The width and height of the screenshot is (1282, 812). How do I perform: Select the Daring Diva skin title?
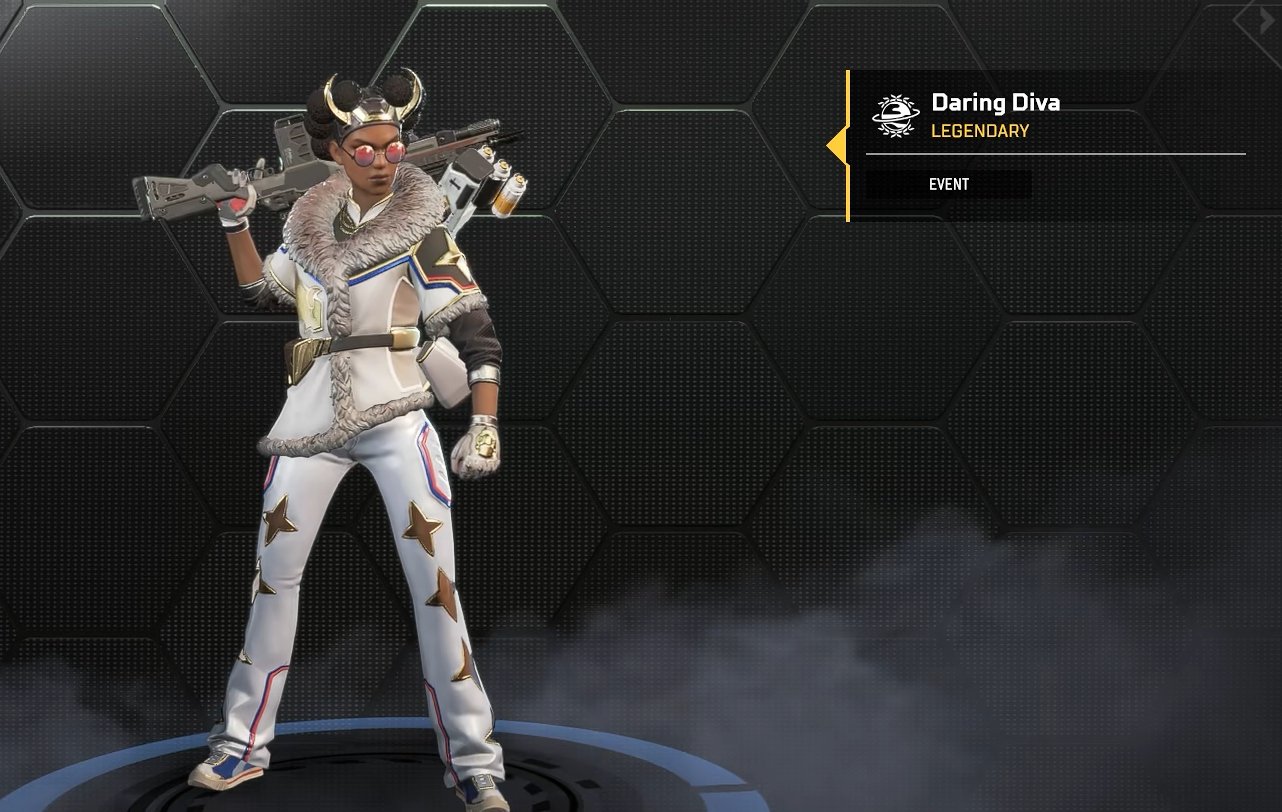995,102
